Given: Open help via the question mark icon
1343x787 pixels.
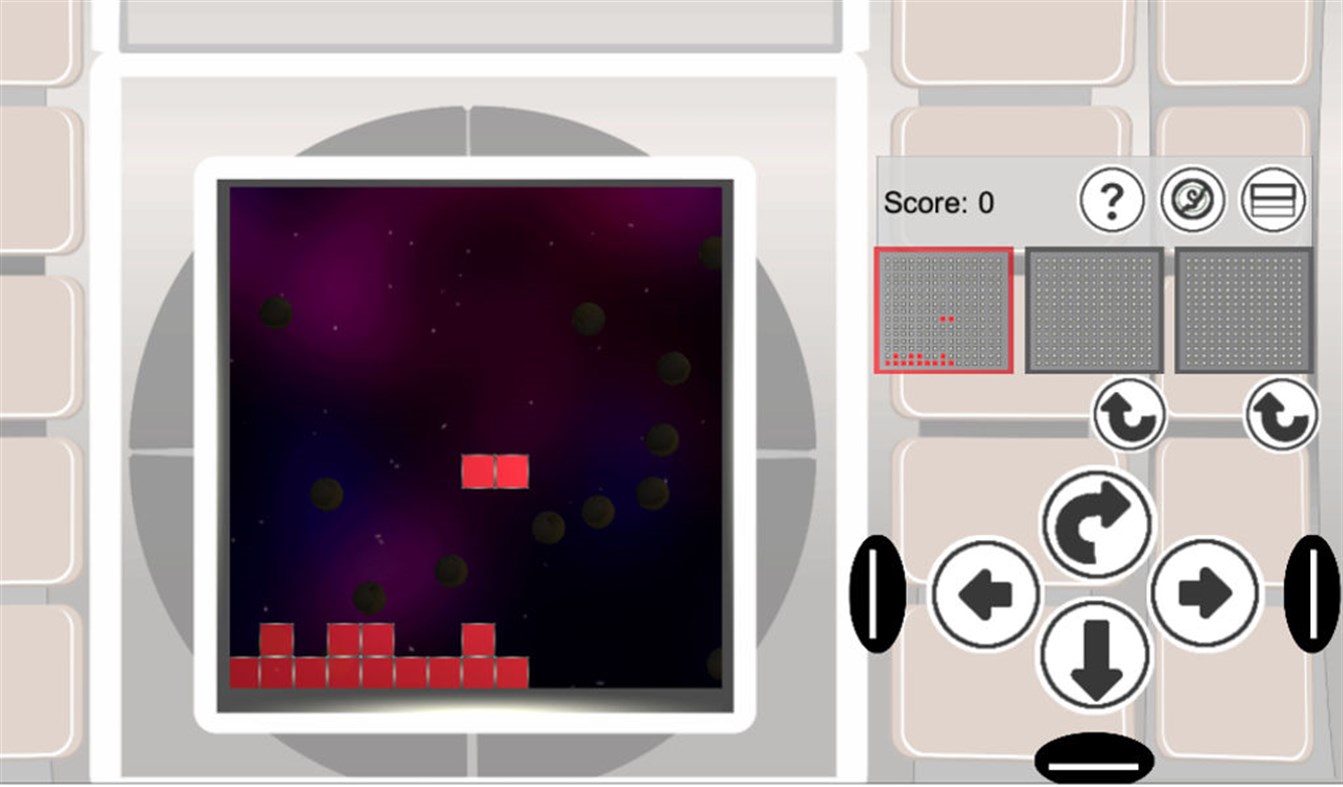Looking at the screenshot, I should 1112,200.
